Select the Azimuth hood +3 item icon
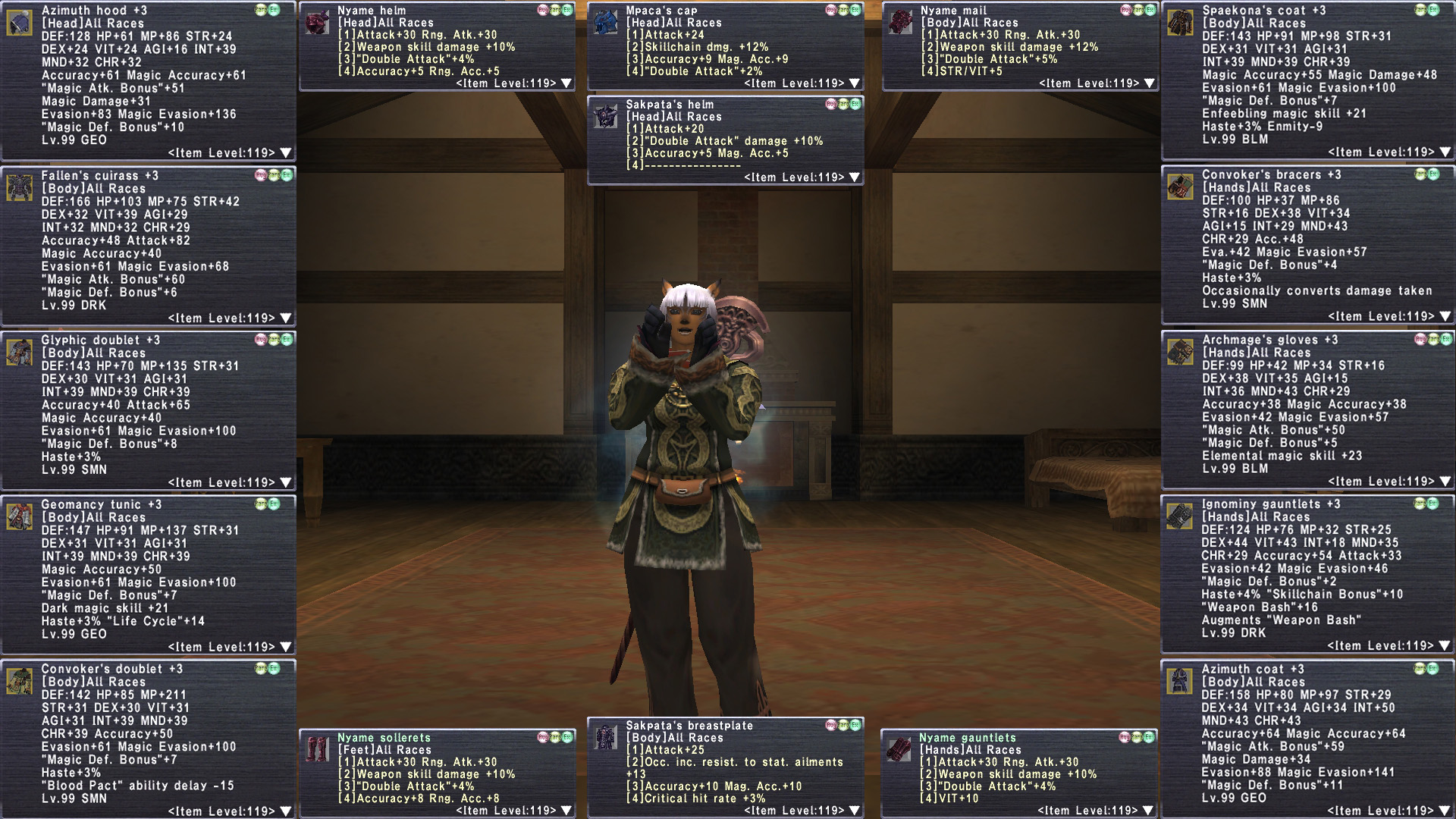Screen dimensions: 1456x819 click(20, 23)
